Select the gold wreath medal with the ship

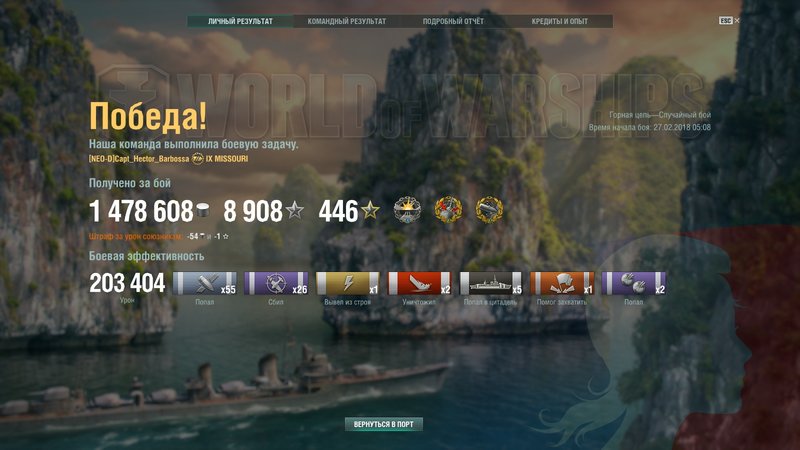(x=490, y=209)
